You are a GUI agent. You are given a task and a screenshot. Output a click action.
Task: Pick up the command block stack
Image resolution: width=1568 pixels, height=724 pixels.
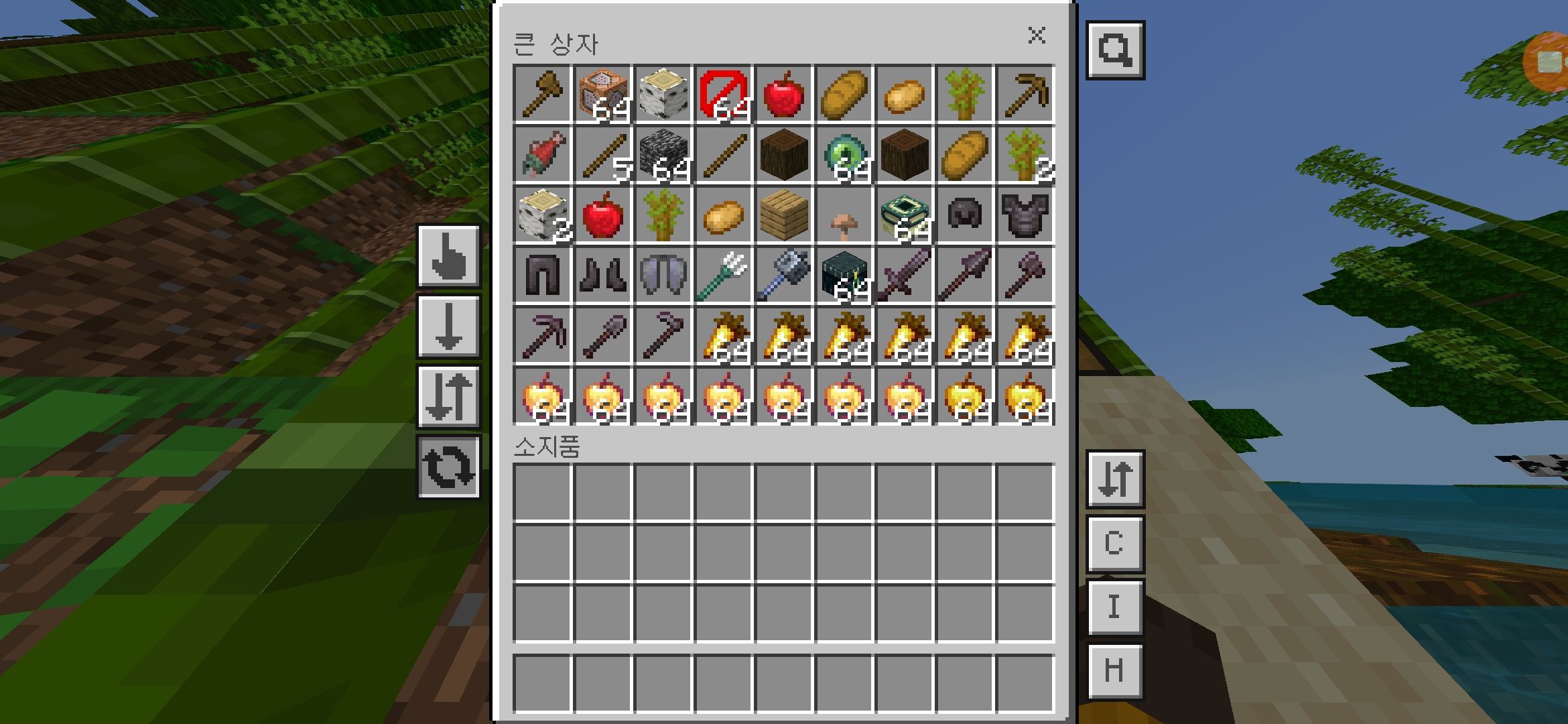[x=602, y=95]
